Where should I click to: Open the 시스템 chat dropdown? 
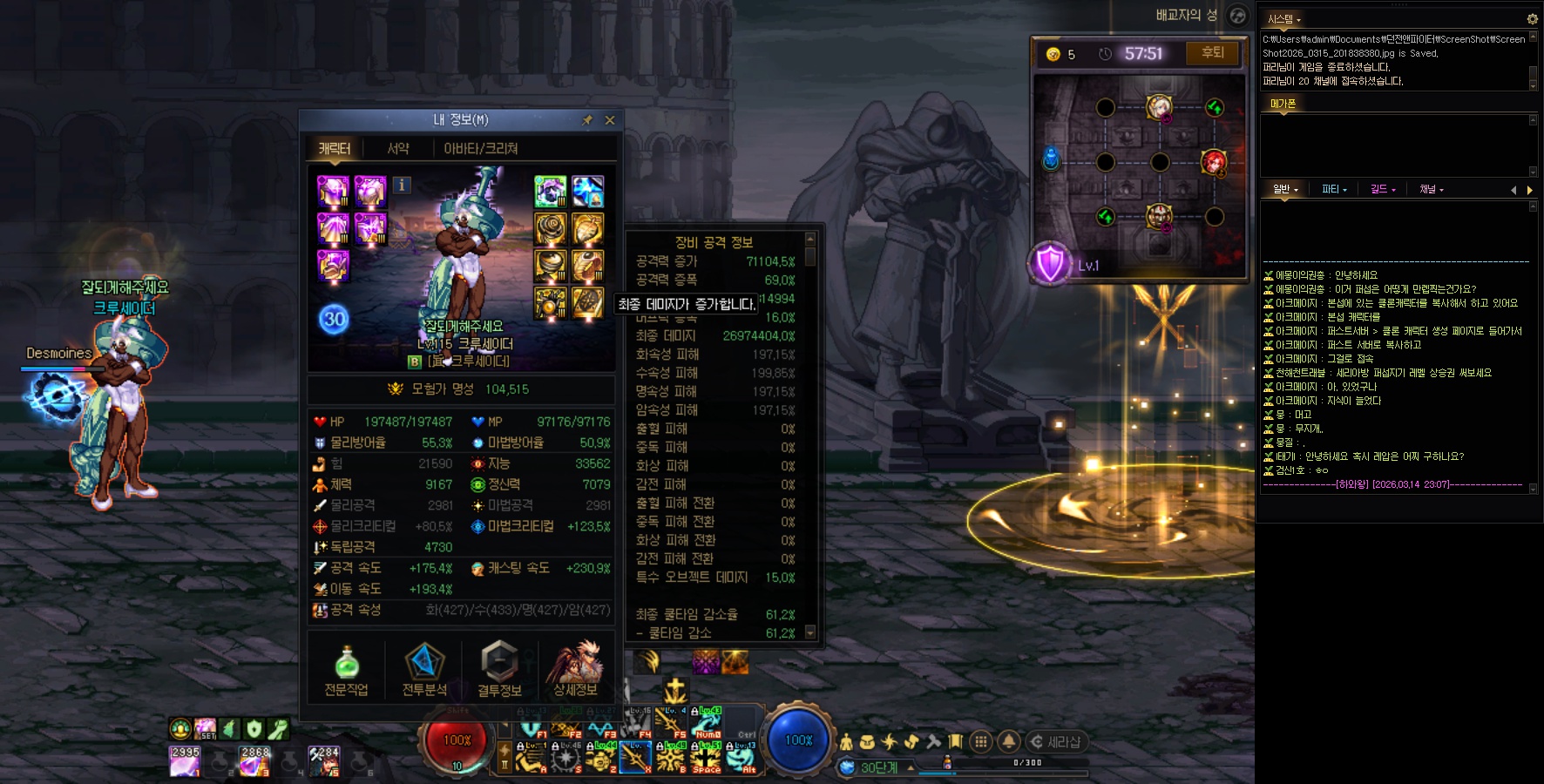coord(1283,19)
